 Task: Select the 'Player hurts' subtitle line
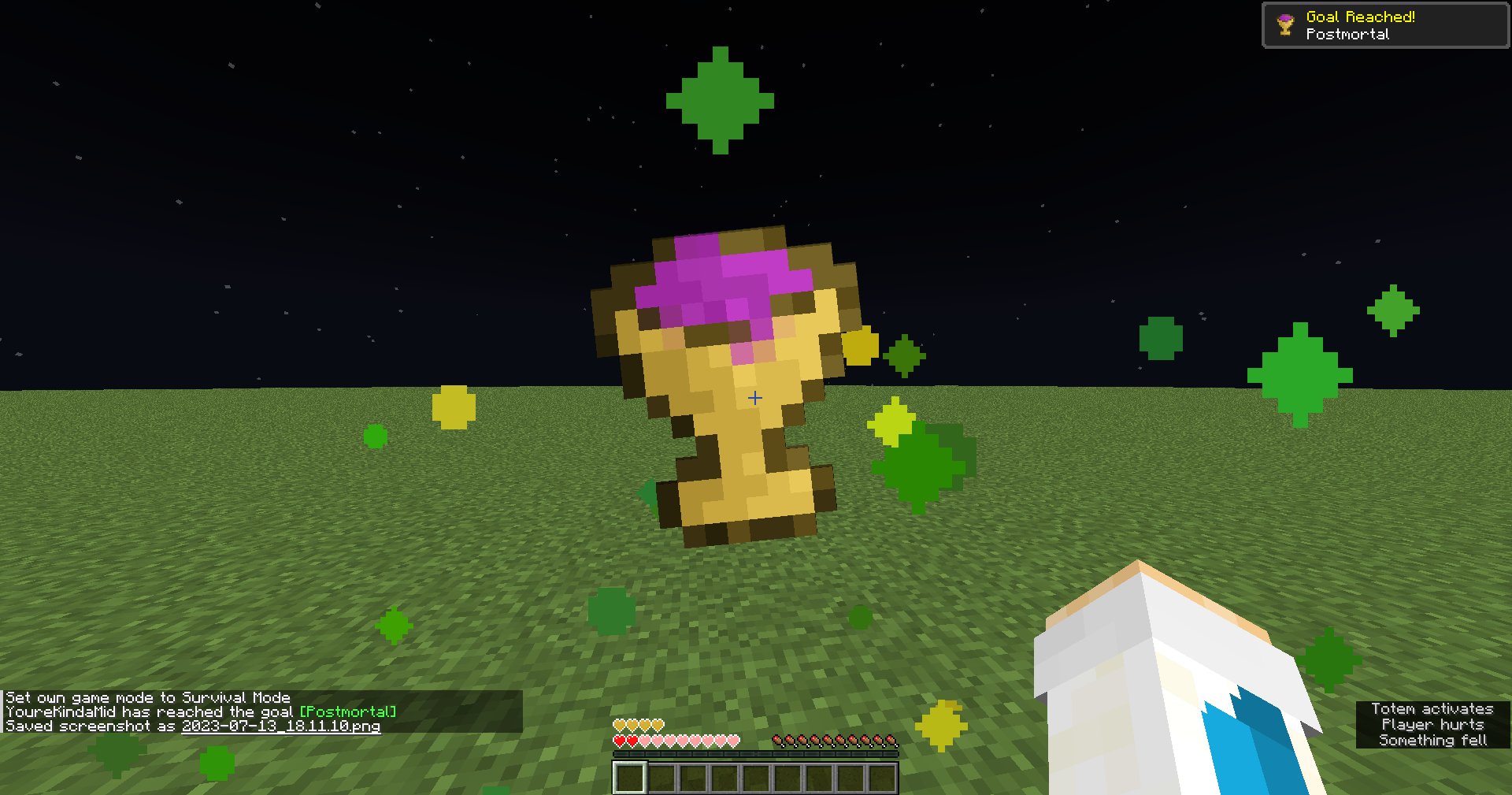1433,724
